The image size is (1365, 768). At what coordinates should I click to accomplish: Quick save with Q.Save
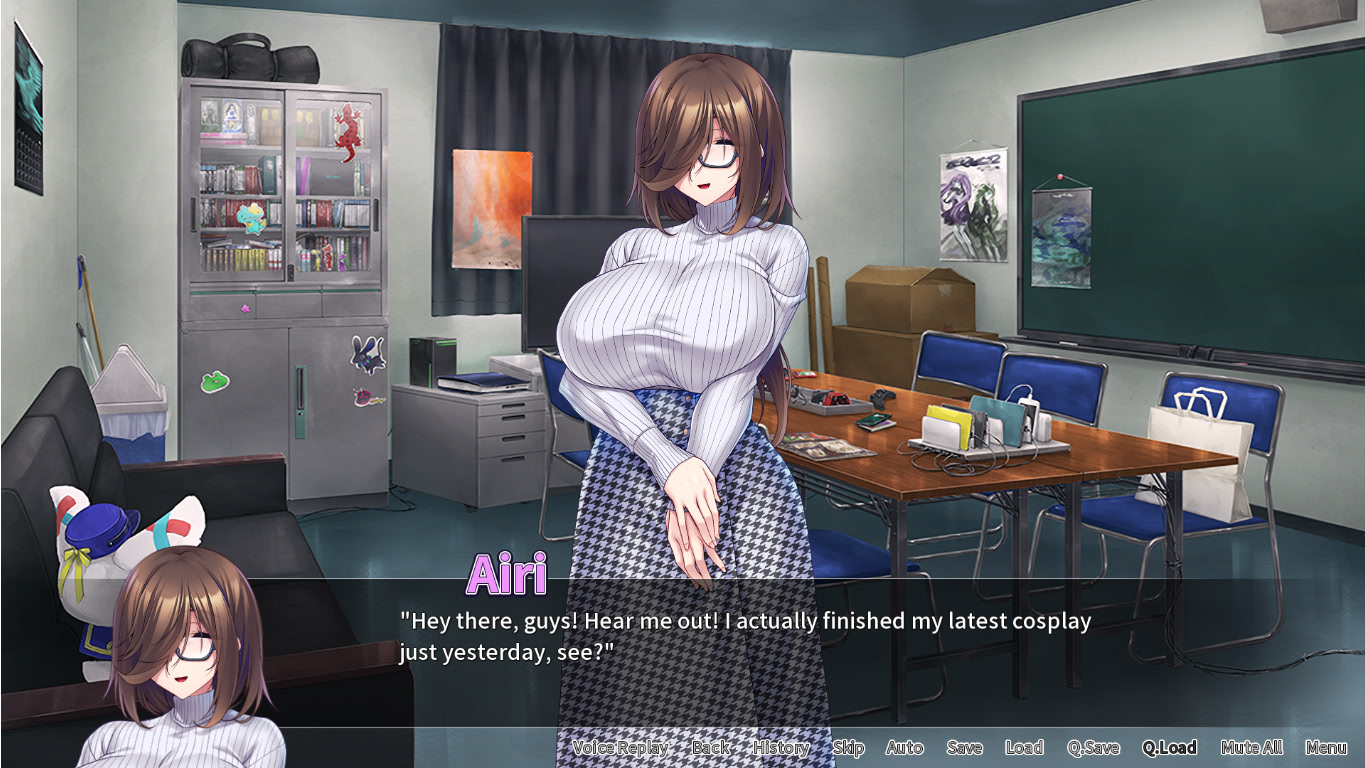[1093, 748]
